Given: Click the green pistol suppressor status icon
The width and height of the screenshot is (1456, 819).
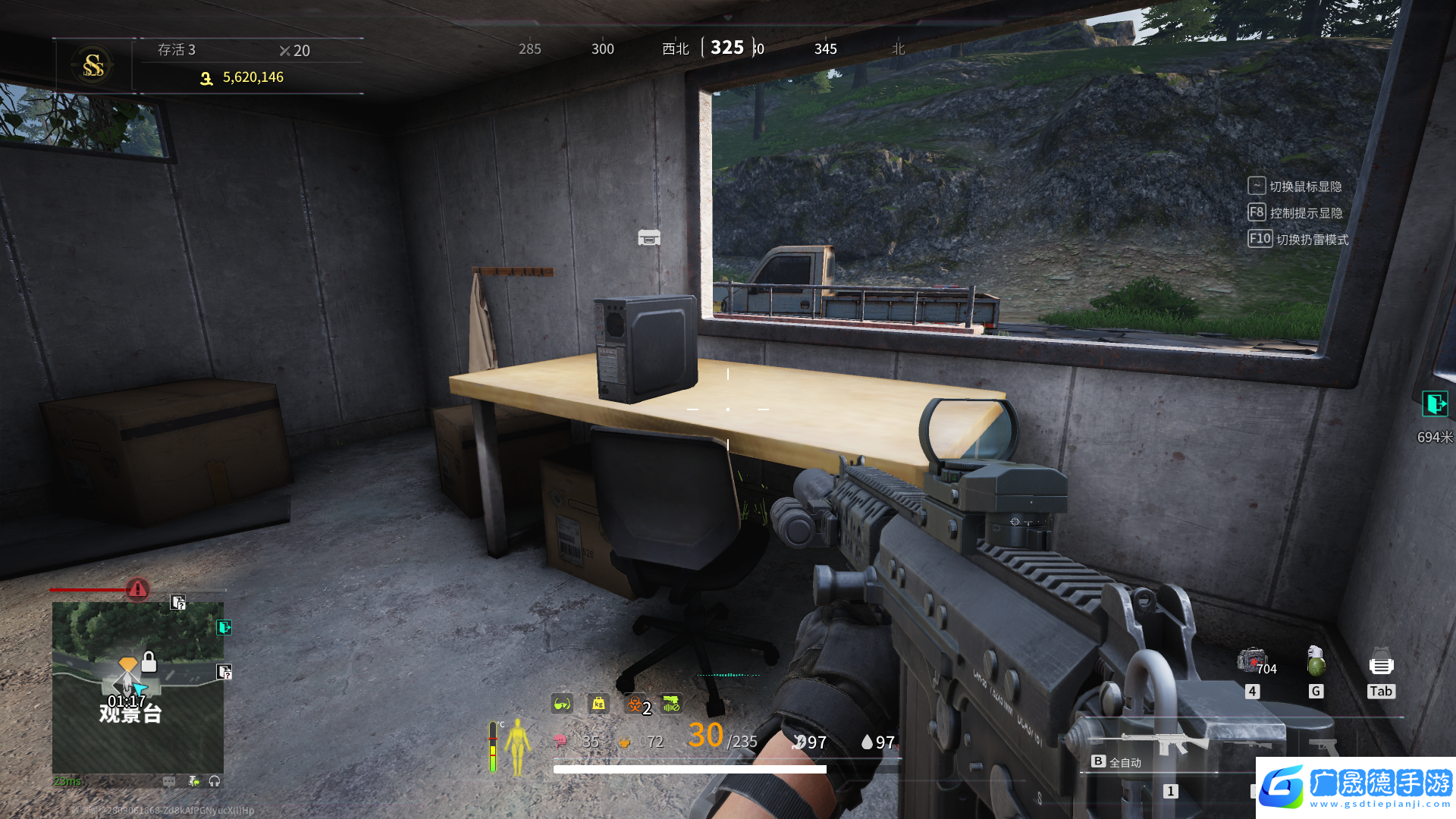Looking at the screenshot, I should (x=671, y=704).
